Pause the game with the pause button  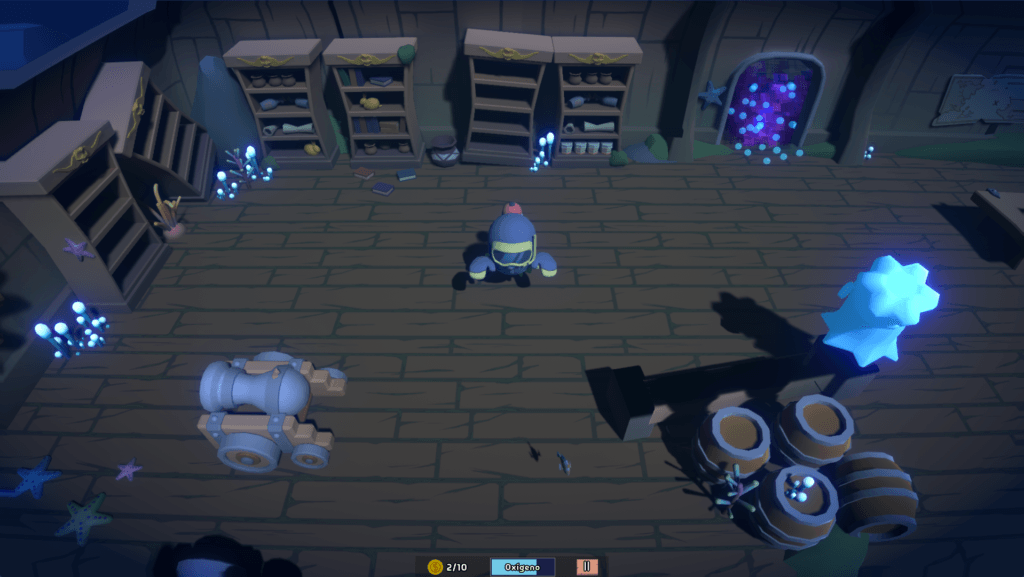point(587,566)
